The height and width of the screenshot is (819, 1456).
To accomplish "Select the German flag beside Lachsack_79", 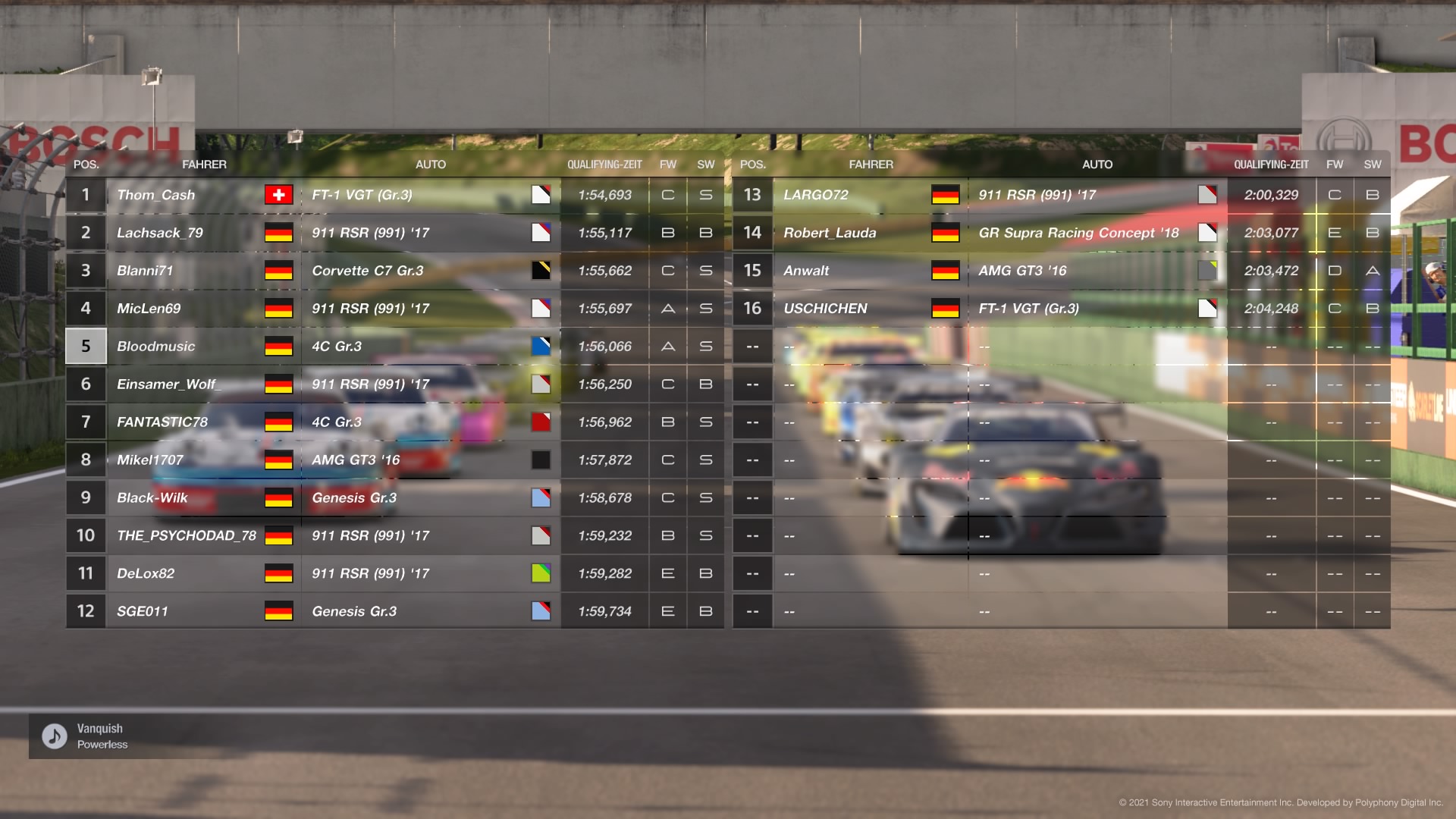I will 279,233.
